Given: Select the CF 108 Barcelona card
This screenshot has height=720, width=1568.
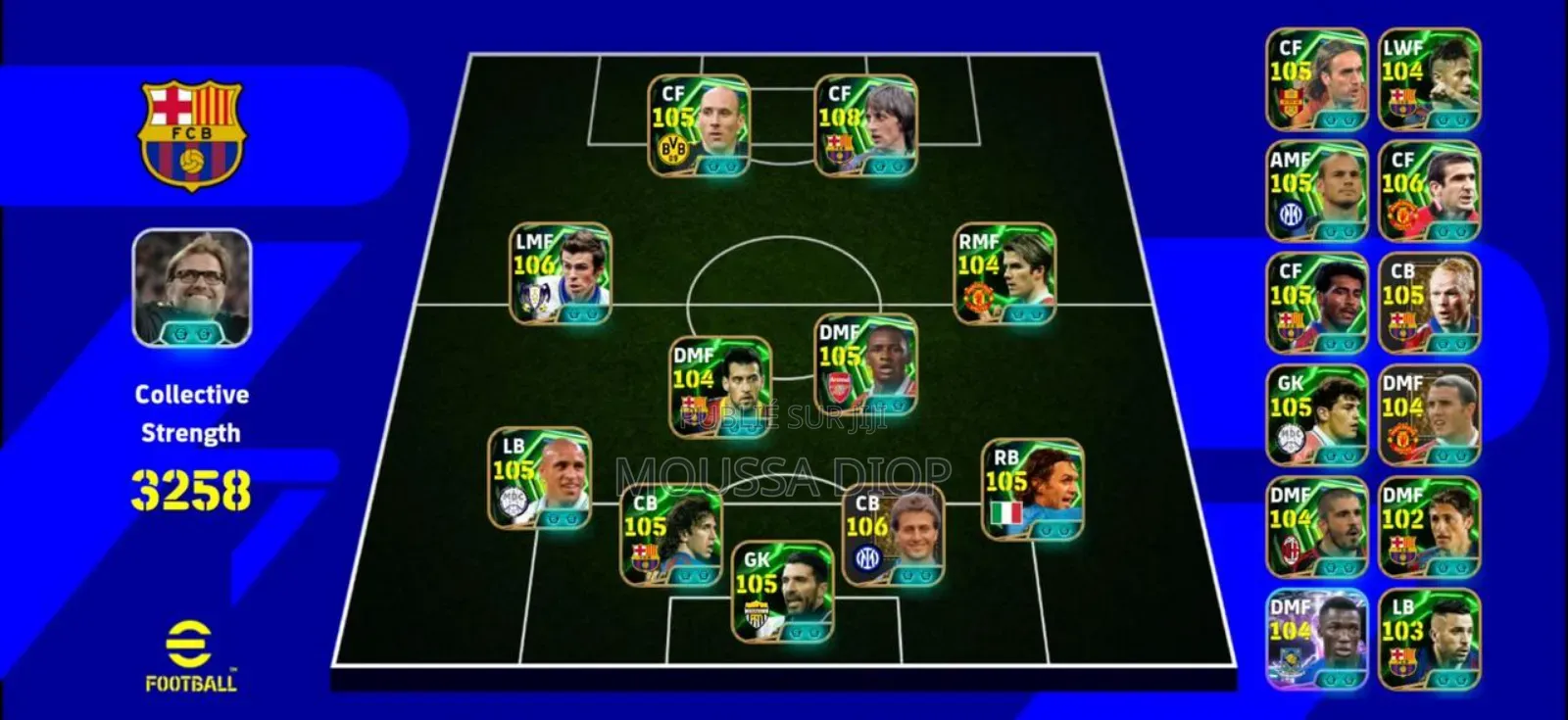Looking at the screenshot, I should click(865, 125).
